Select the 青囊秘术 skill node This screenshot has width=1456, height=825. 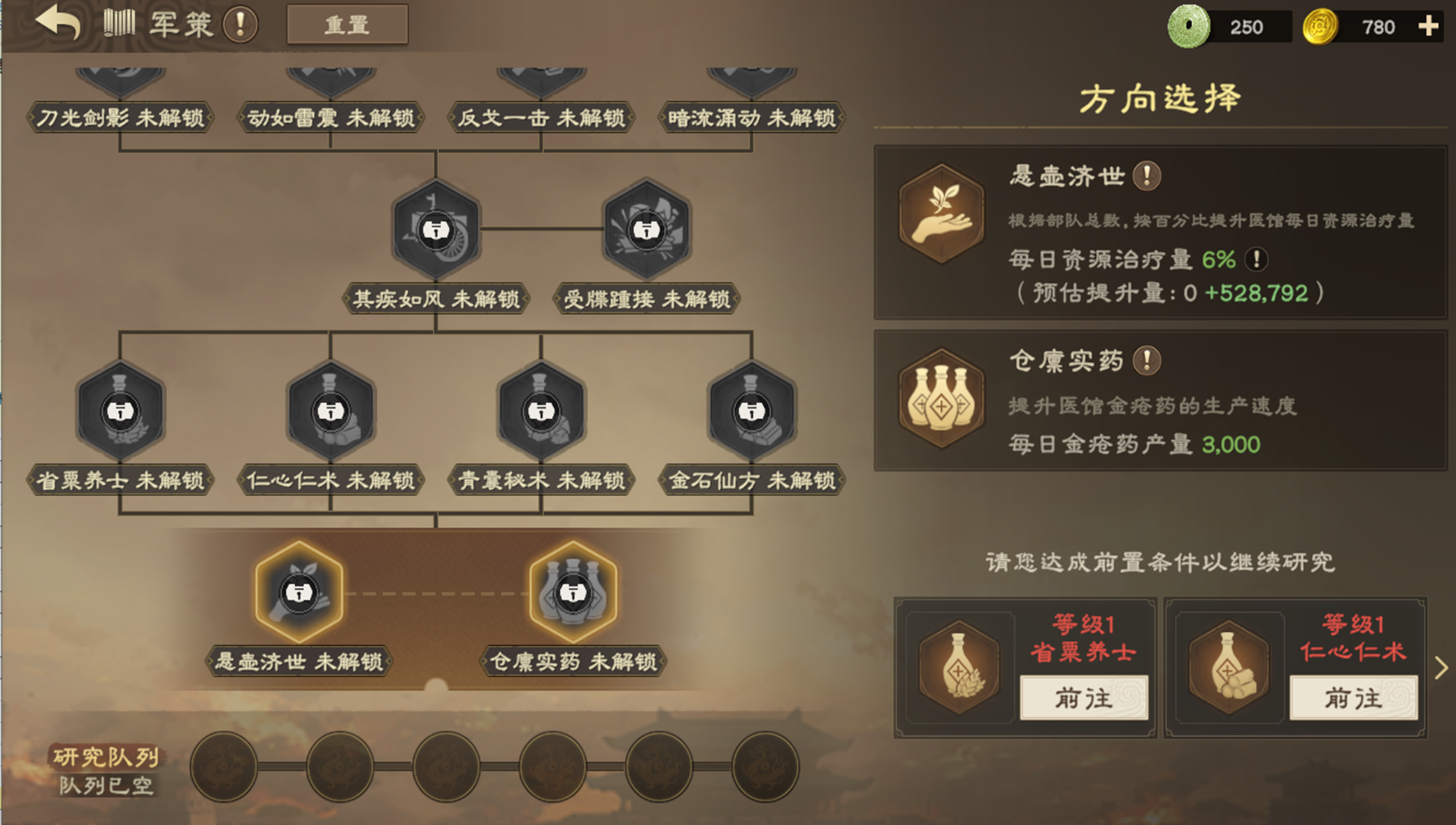point(541,411)
